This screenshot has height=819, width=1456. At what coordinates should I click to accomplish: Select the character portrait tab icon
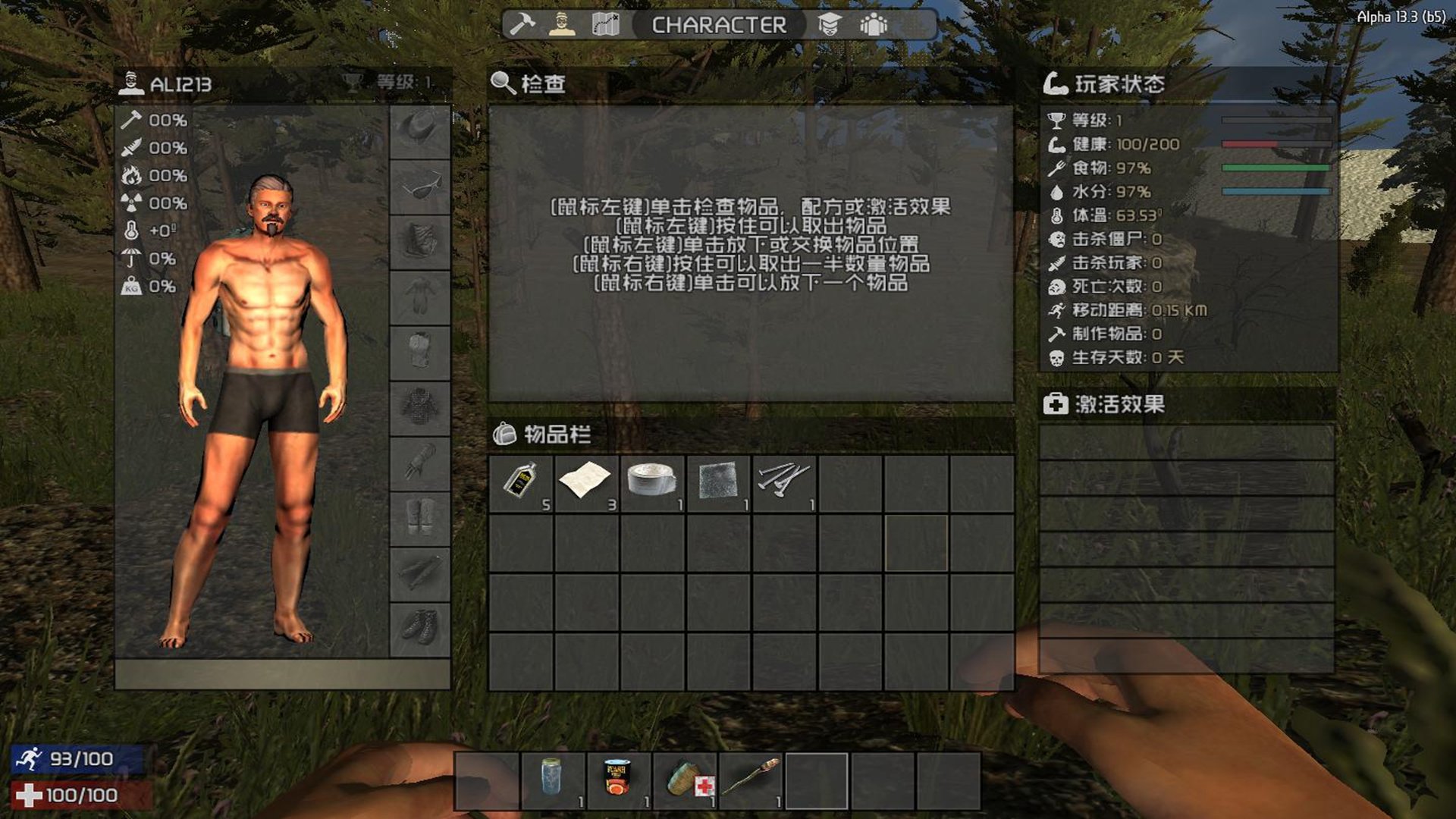click(561, 25)
